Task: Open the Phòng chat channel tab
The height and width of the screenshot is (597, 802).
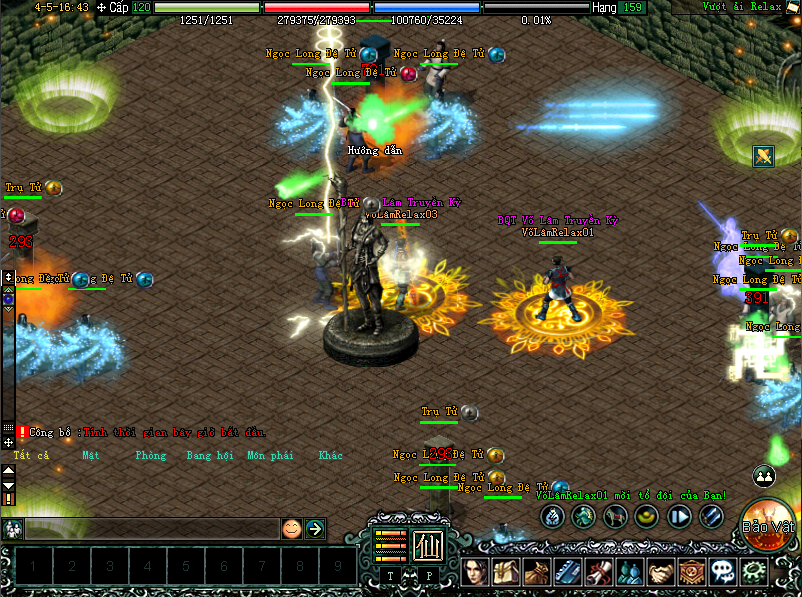Action: [x=151, y=456]
